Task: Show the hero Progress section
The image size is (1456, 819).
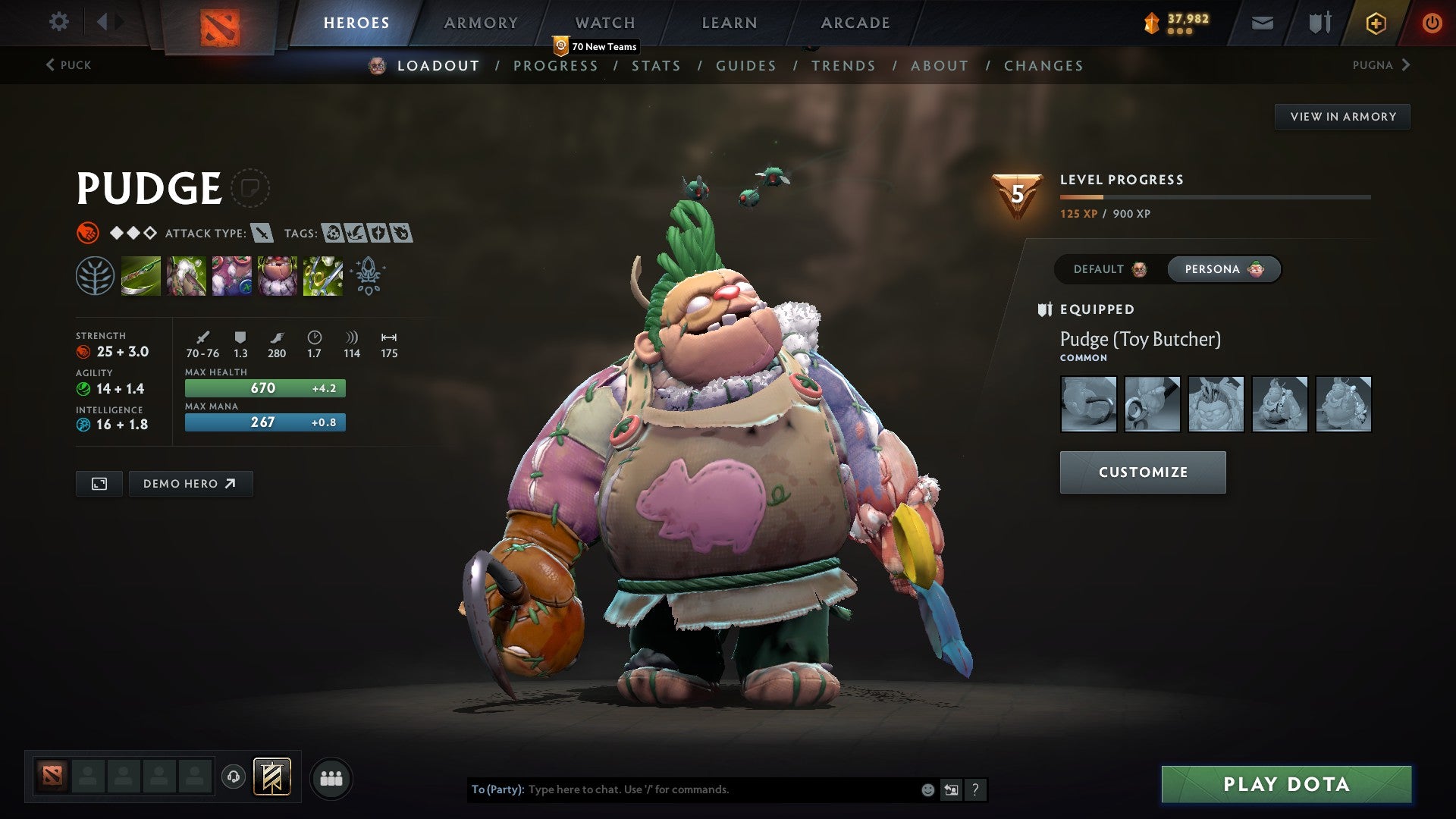Action: pyautogui.click(x=555, y=66)
